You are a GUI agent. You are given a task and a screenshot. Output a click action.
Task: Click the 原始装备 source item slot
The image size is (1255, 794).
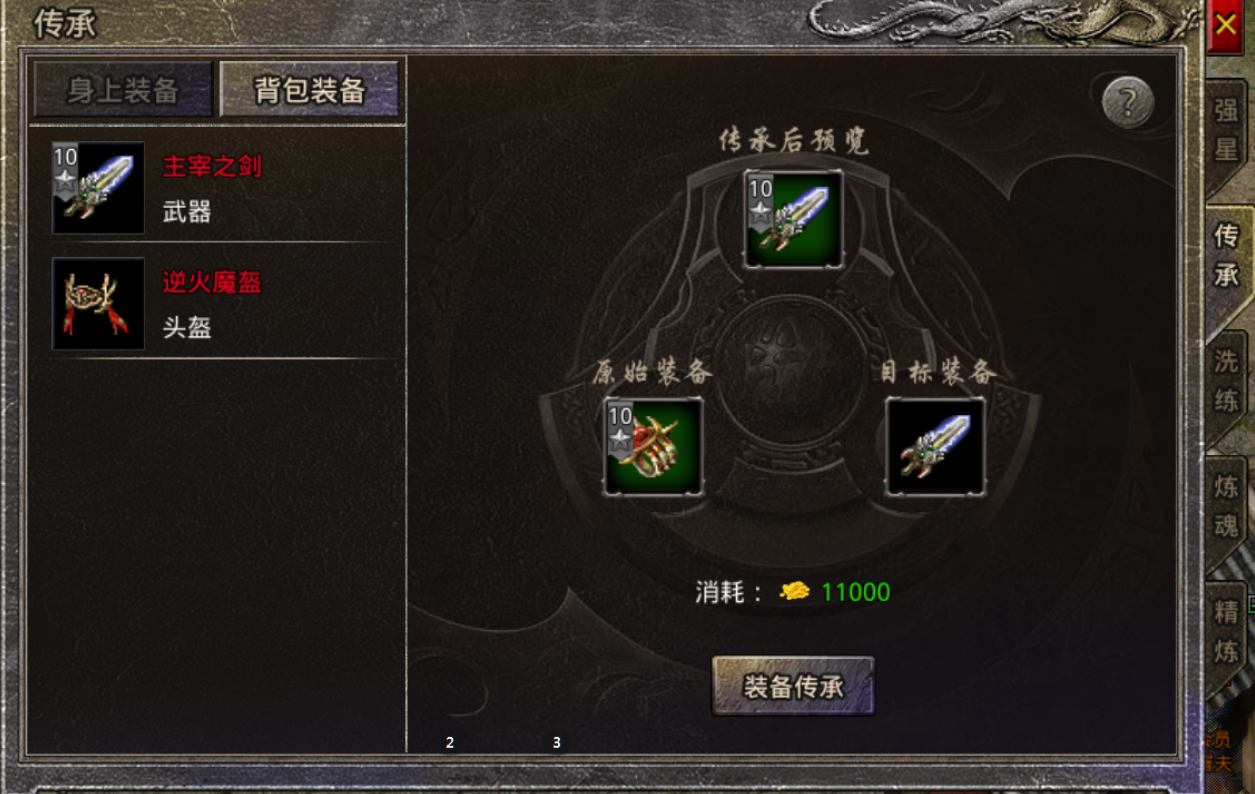pos(653,446)
